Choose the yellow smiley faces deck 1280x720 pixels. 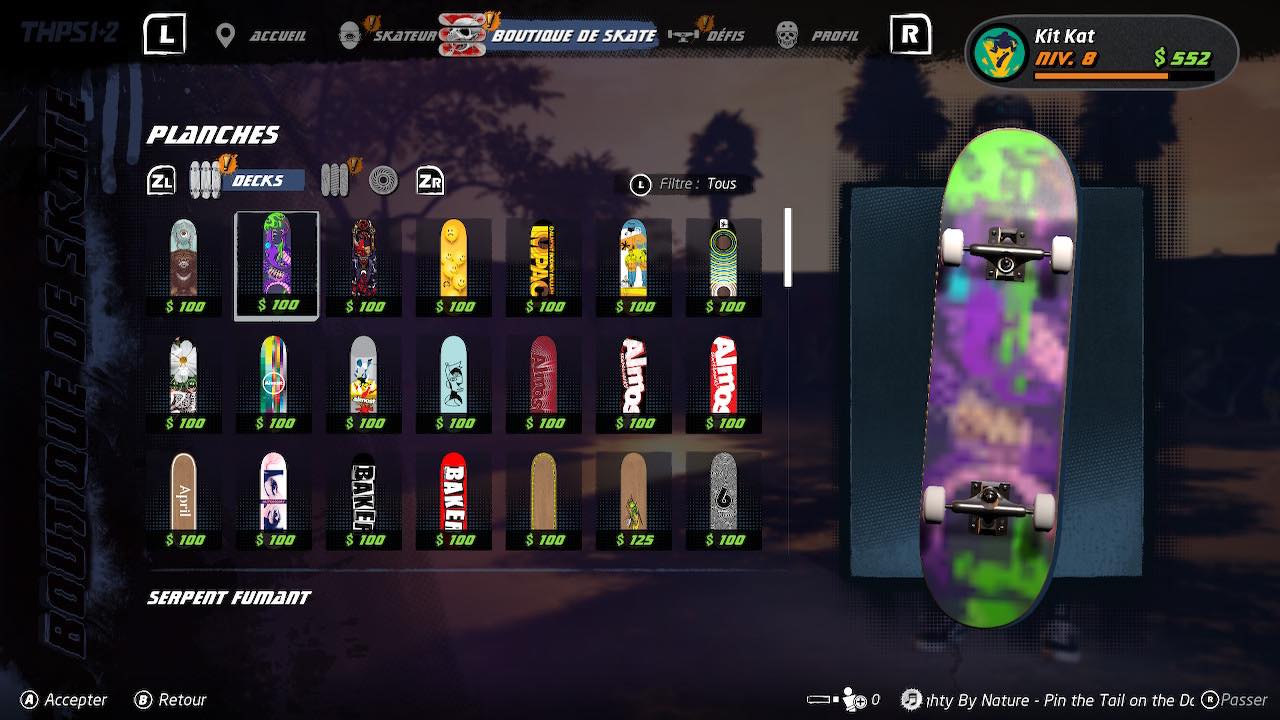[454, 265]
